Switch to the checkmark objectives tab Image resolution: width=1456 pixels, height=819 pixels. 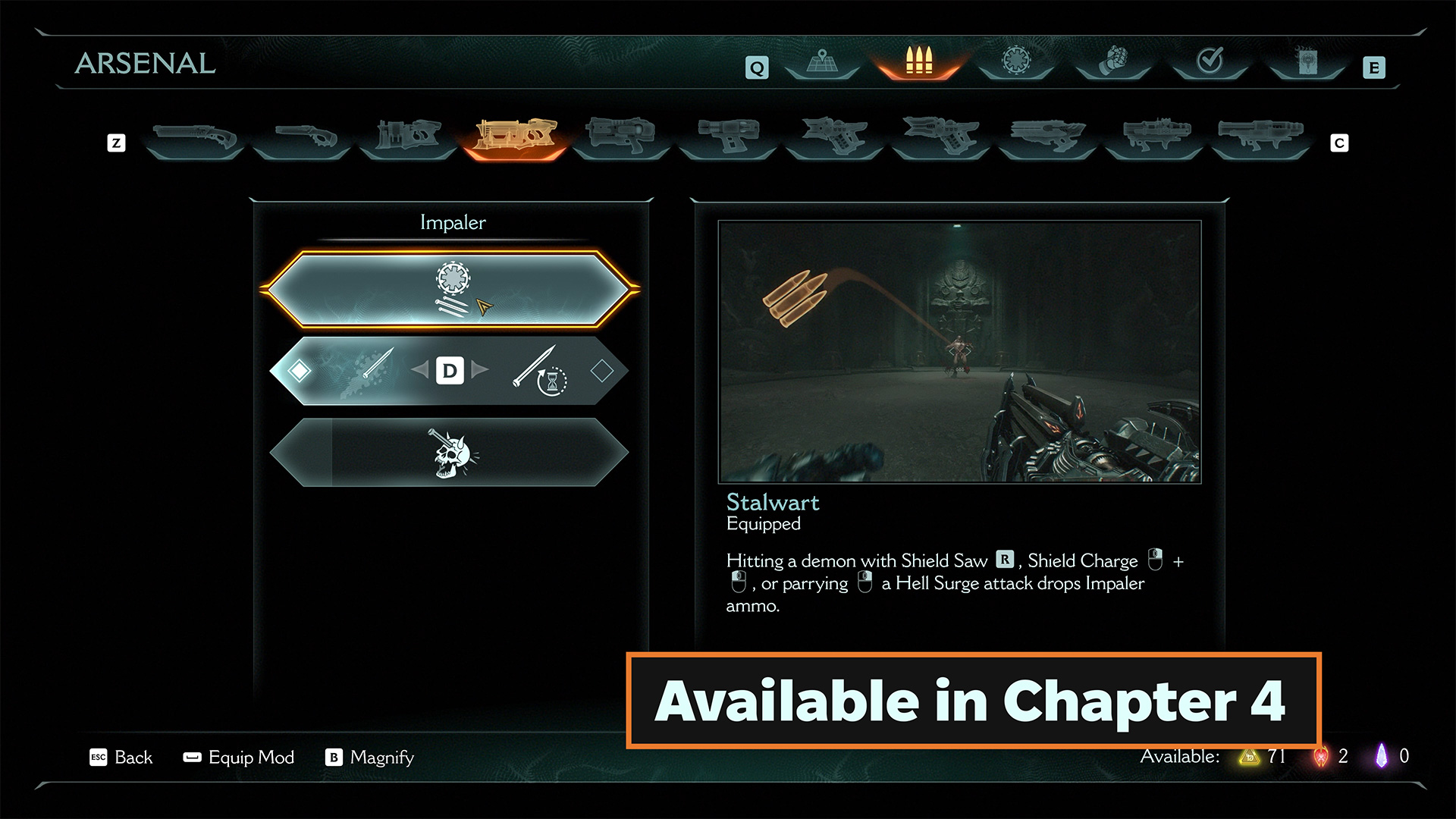(x=1210, y=61)
